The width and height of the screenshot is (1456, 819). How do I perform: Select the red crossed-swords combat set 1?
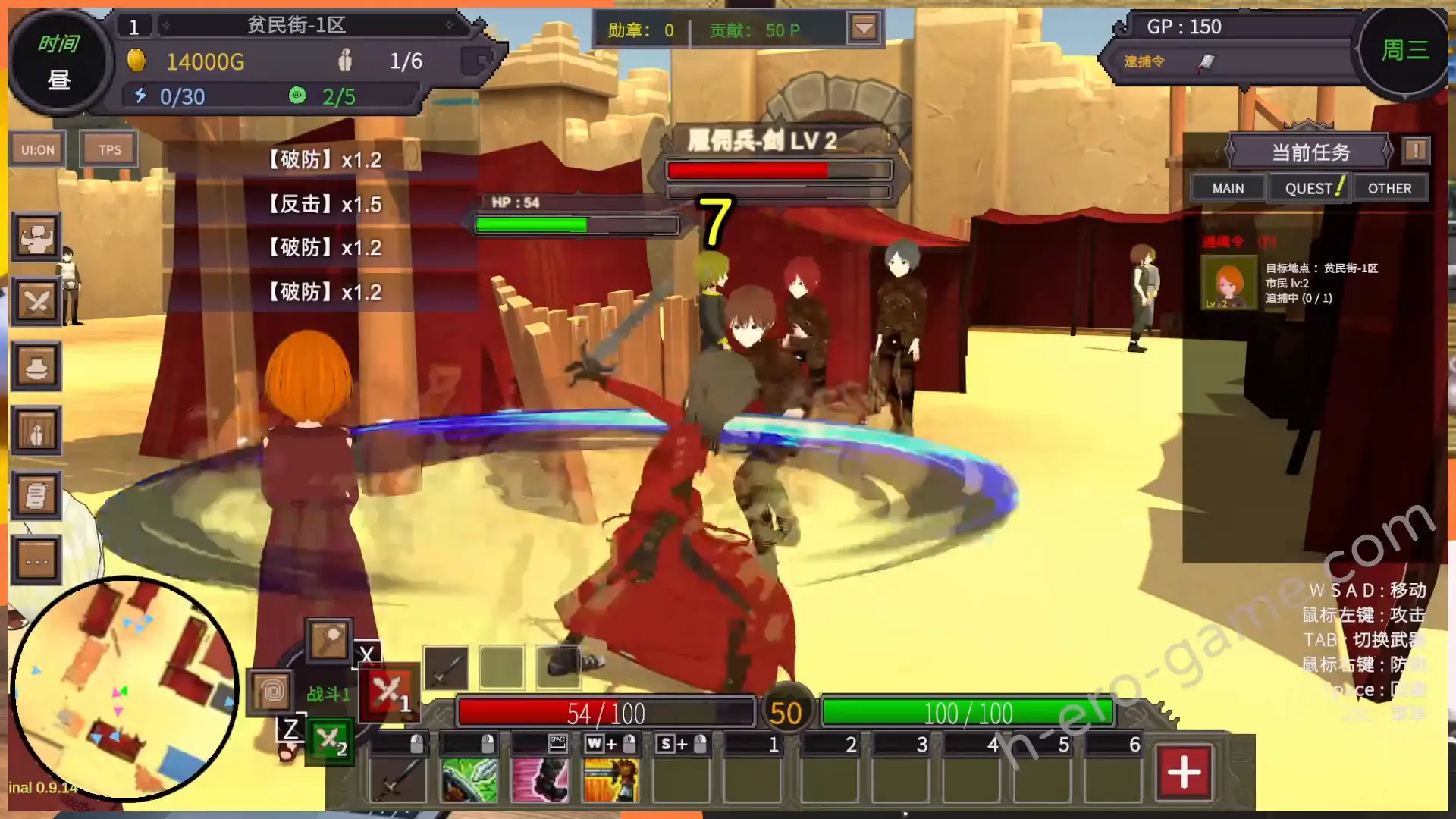[390, 692]
